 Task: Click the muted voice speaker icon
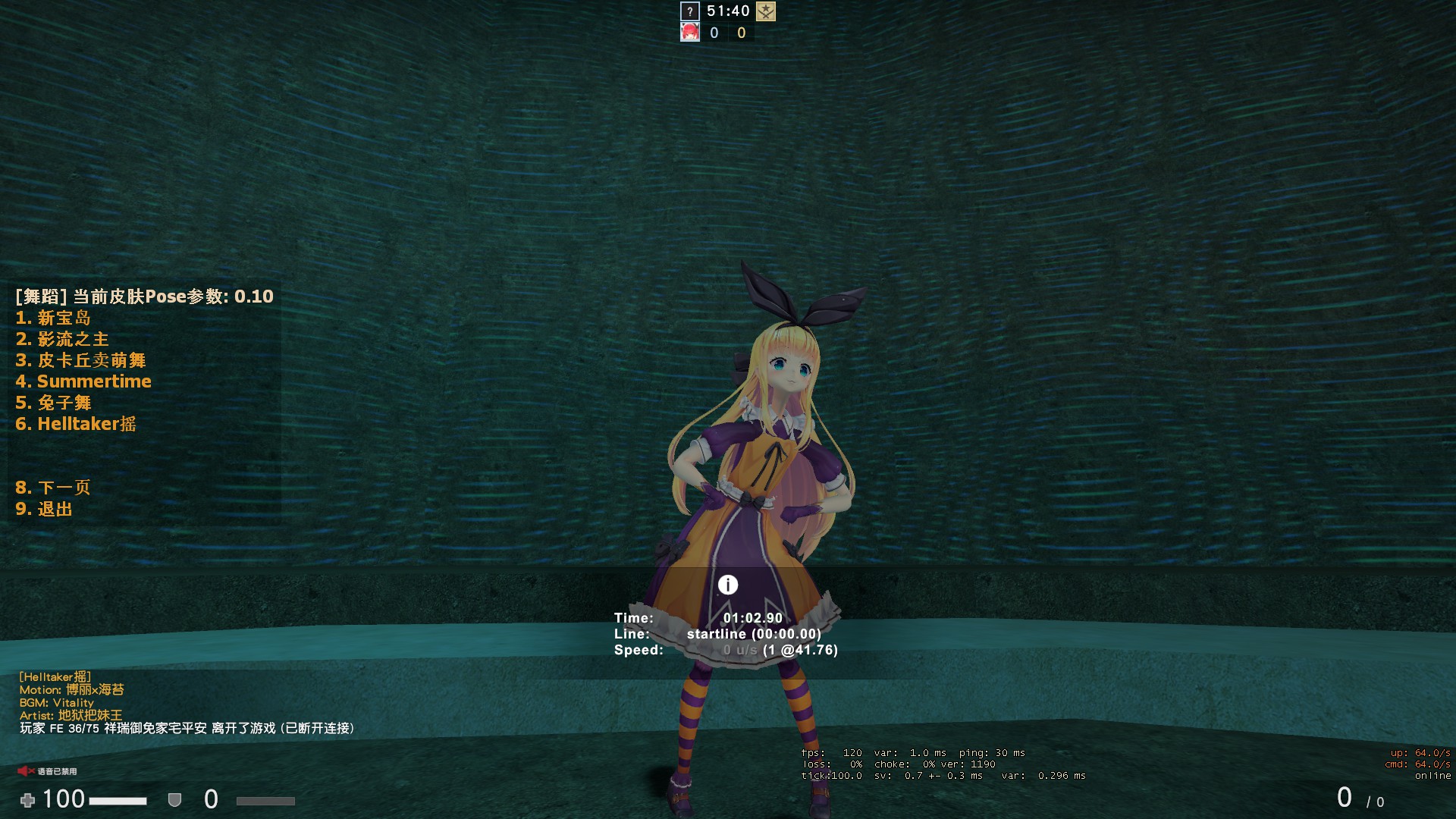[x=26, y=771]
